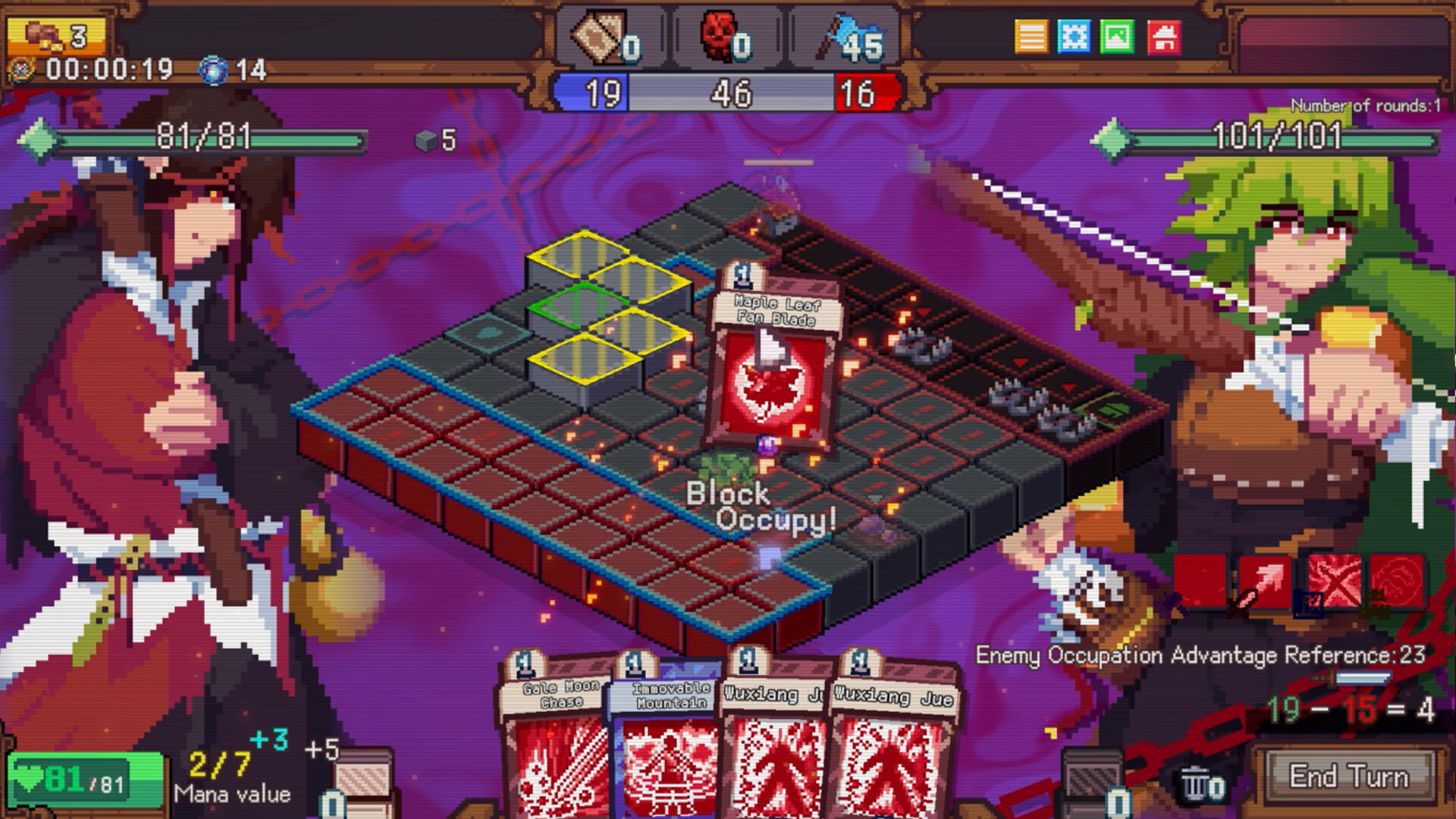Viewport: 1456px width, 819px height.
Task: Select the Immovable Mountain card
Action: click(666, 743)
